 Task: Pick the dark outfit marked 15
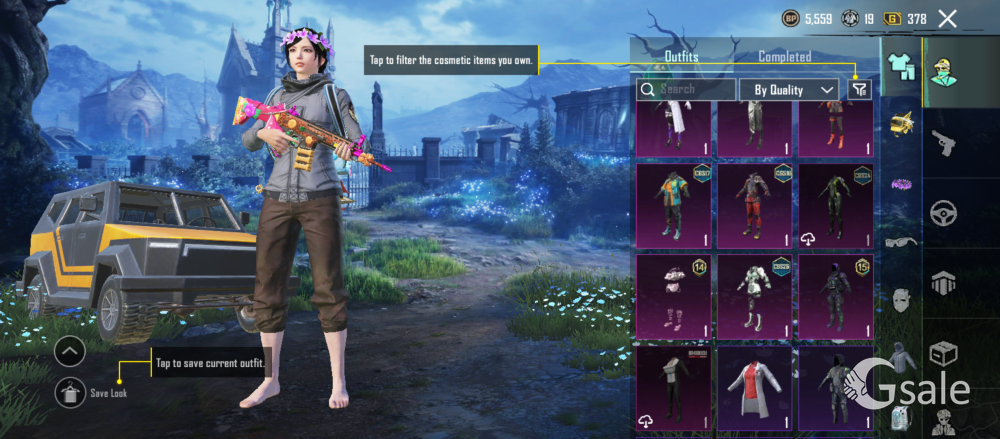(834, 297)
